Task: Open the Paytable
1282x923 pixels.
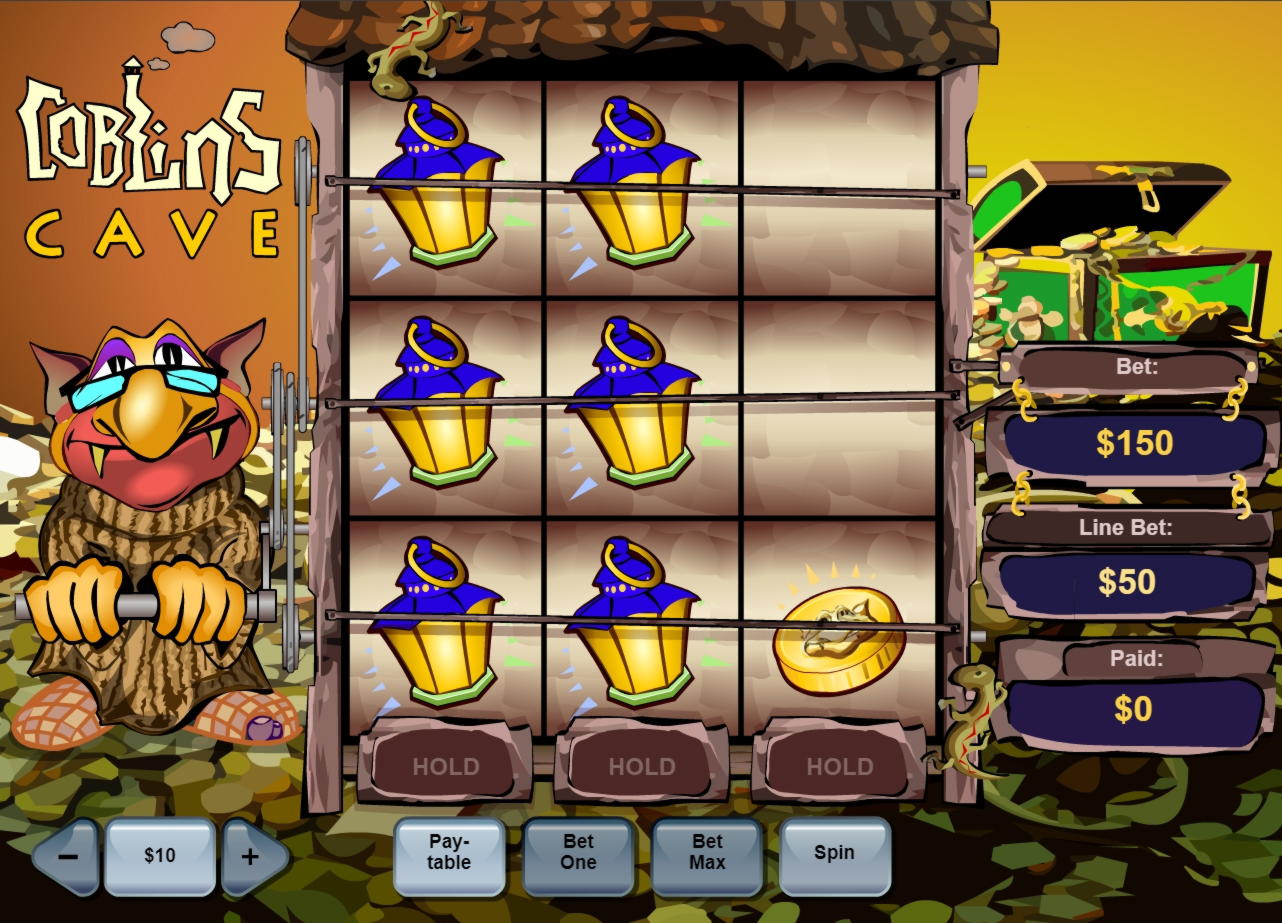Action: pos(449,853)
